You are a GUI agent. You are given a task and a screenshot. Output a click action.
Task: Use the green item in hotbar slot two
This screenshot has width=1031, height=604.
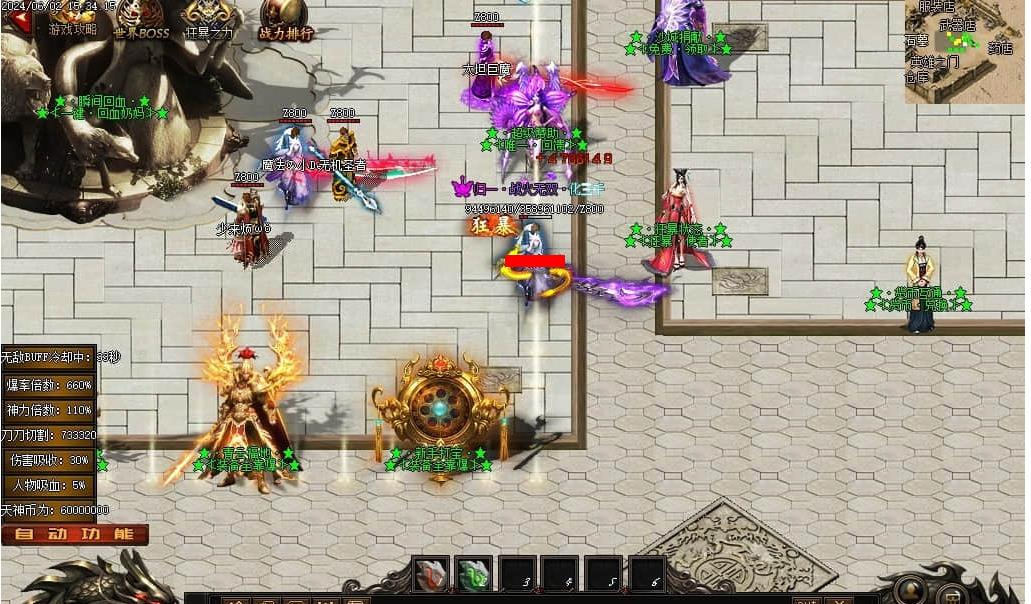[474, 575]
